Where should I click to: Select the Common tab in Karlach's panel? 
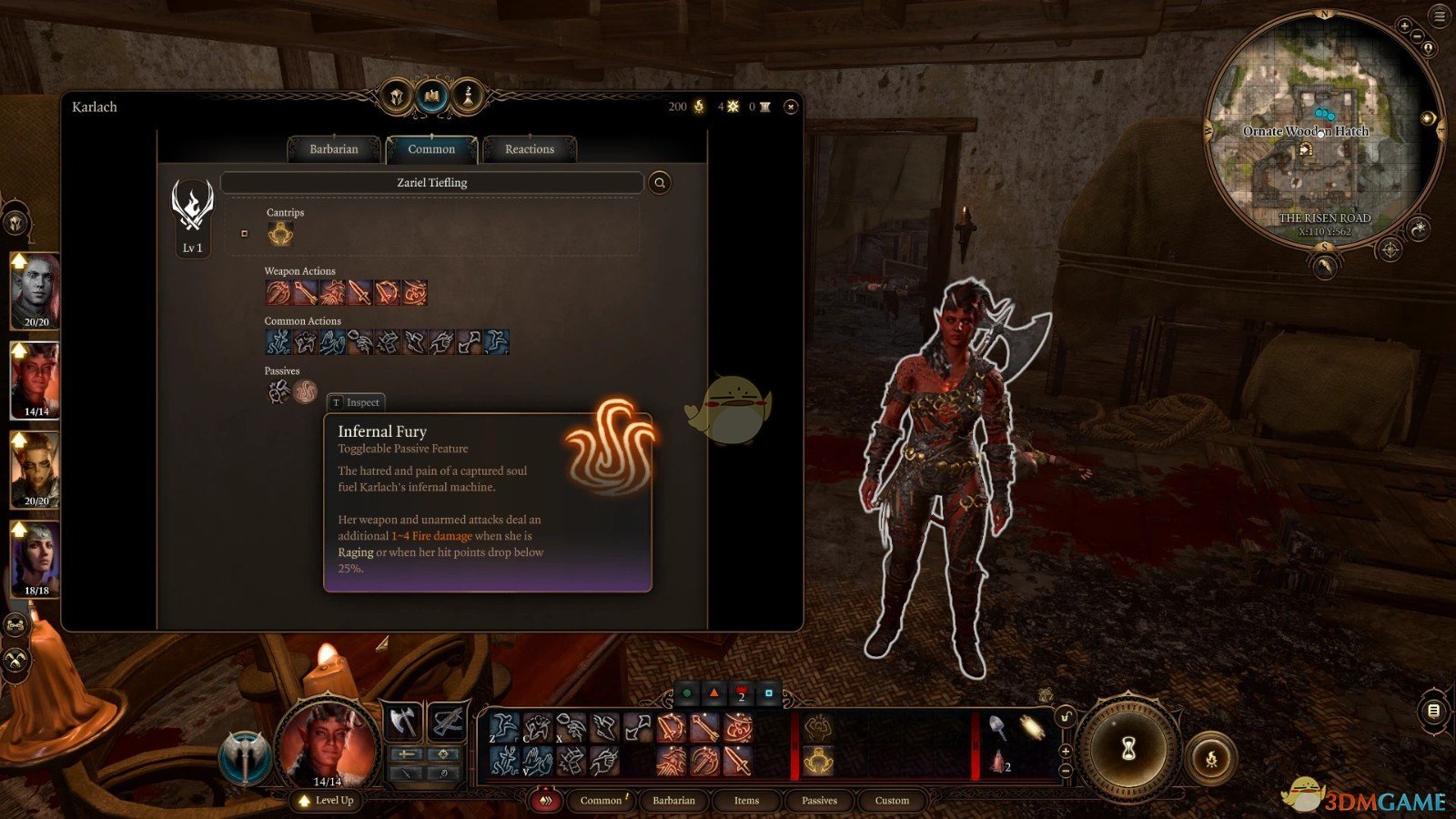pyautogui.click(x=431, y=149)
